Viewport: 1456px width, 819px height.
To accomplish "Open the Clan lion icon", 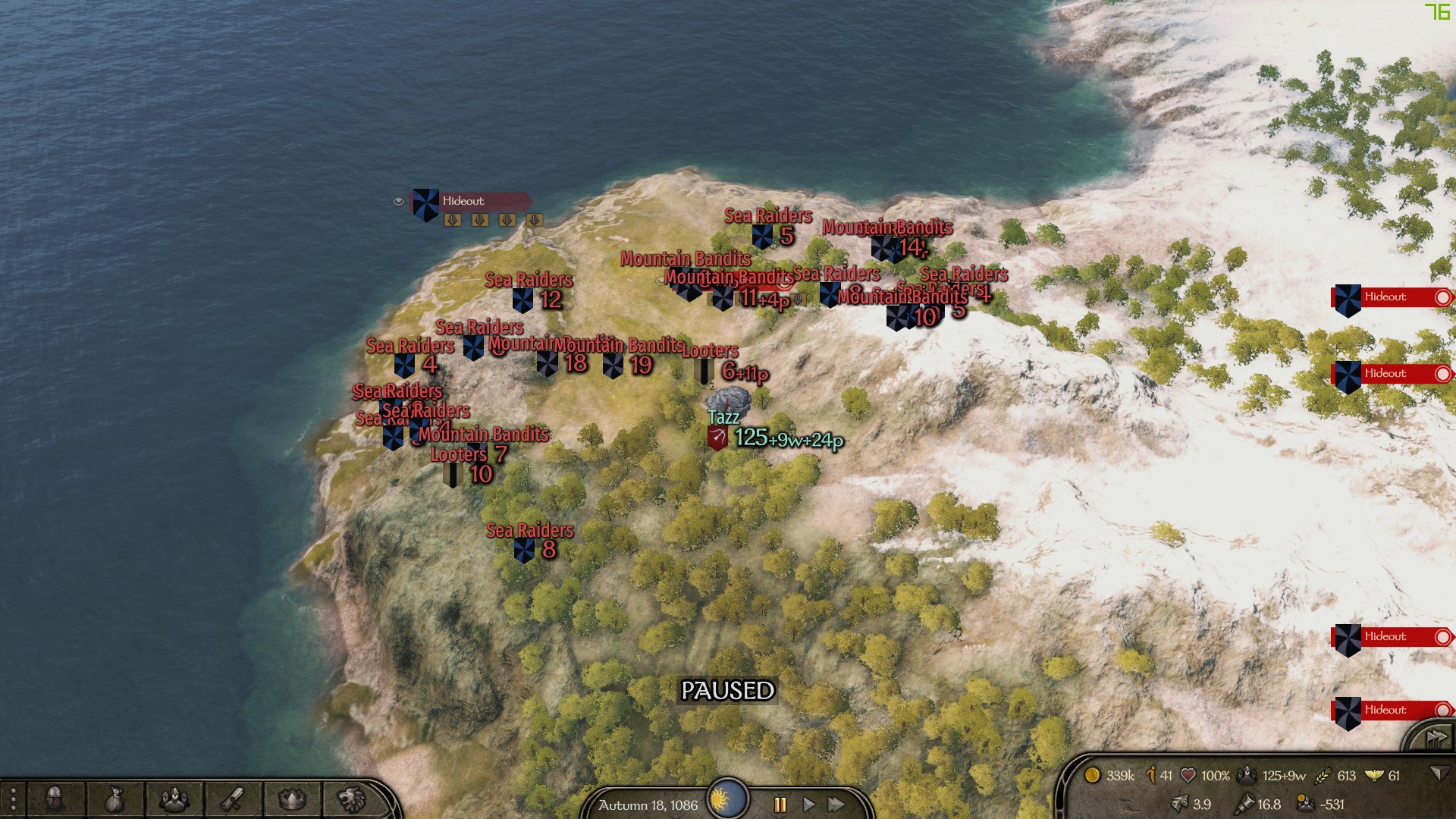I will coord(351,798).
